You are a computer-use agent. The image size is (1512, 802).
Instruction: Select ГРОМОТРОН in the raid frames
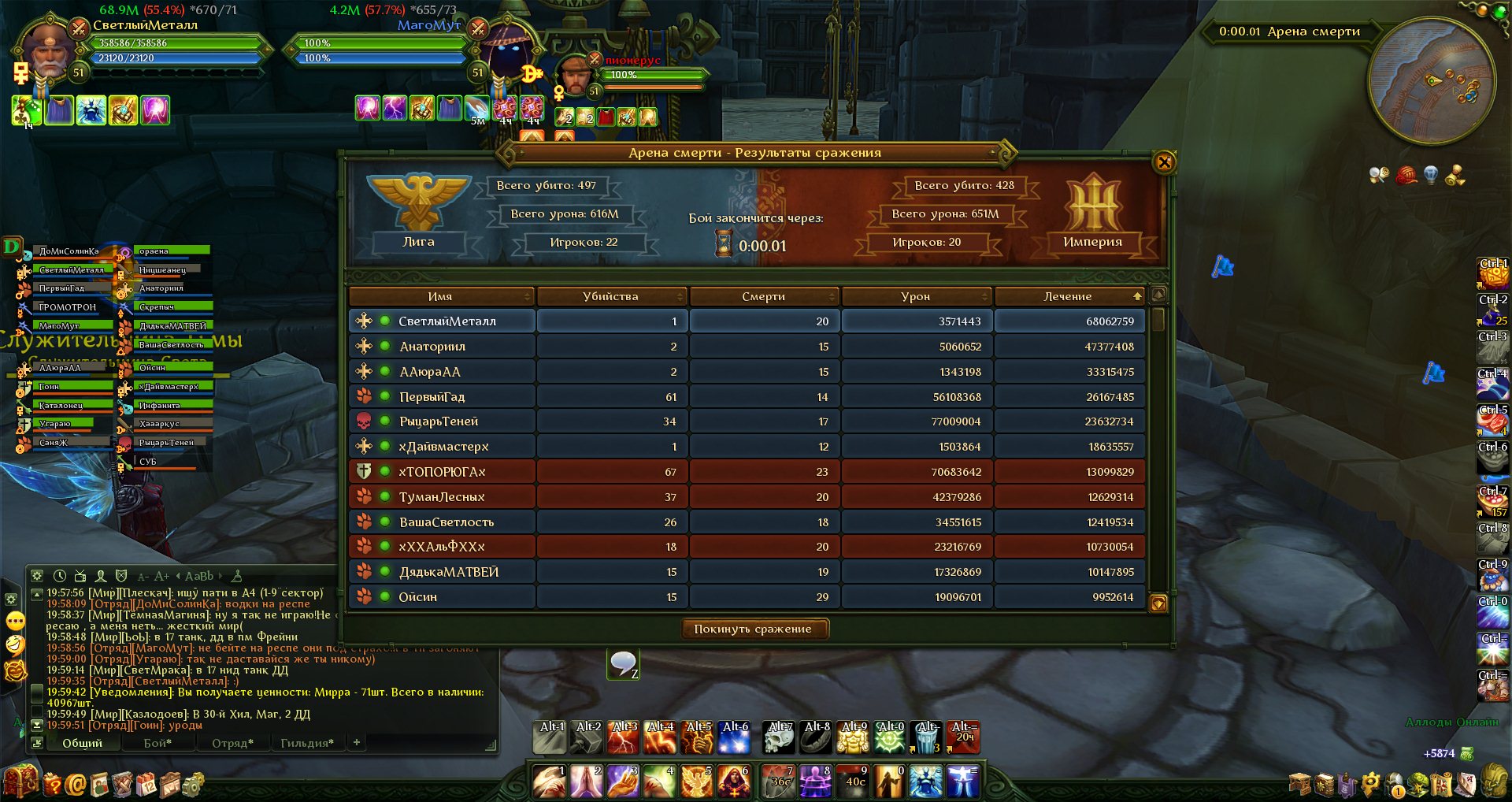tap(68, 307)
